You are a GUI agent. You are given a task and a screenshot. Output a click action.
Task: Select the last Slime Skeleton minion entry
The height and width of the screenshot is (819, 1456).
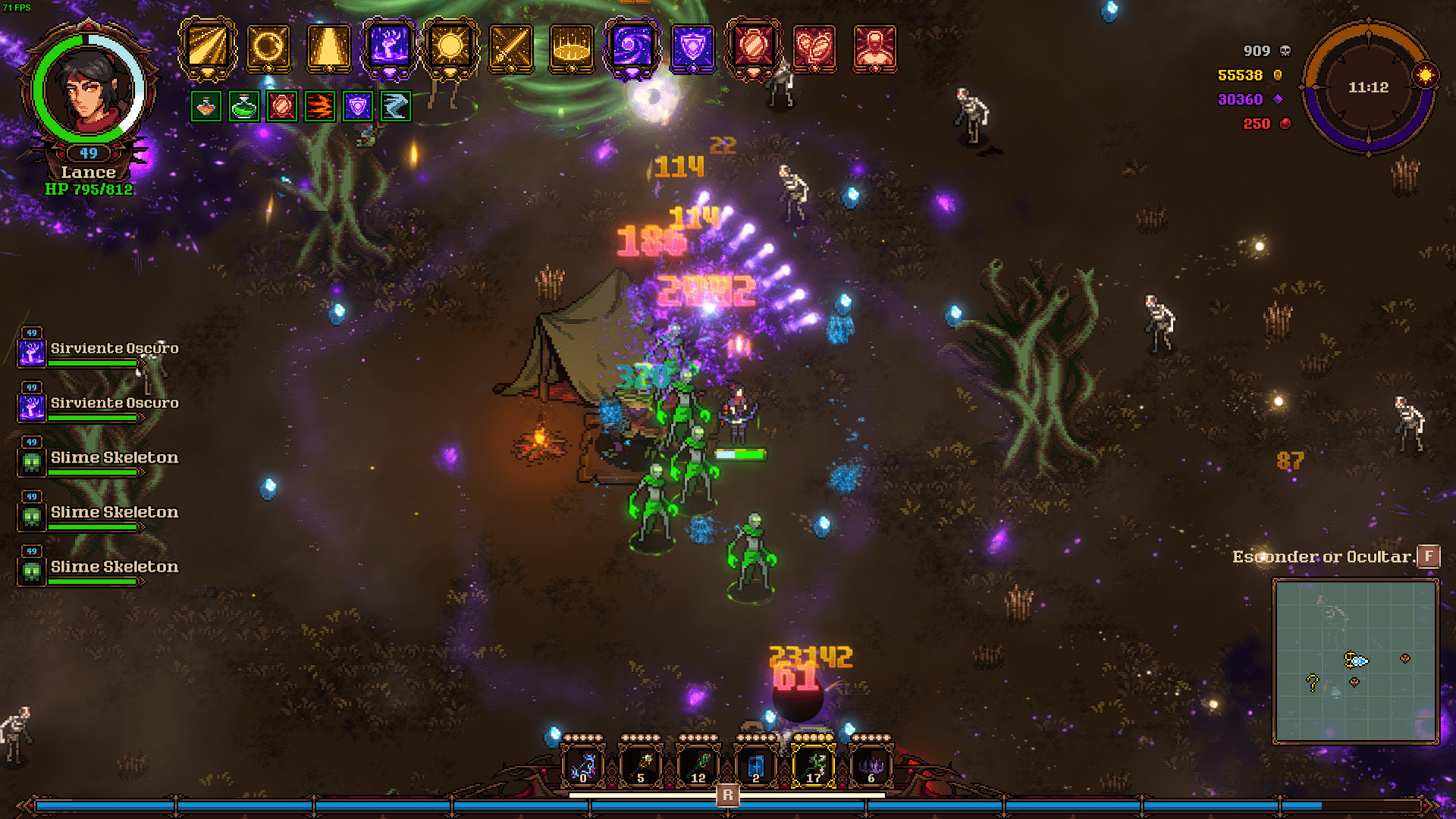click(x=99, y=569)
